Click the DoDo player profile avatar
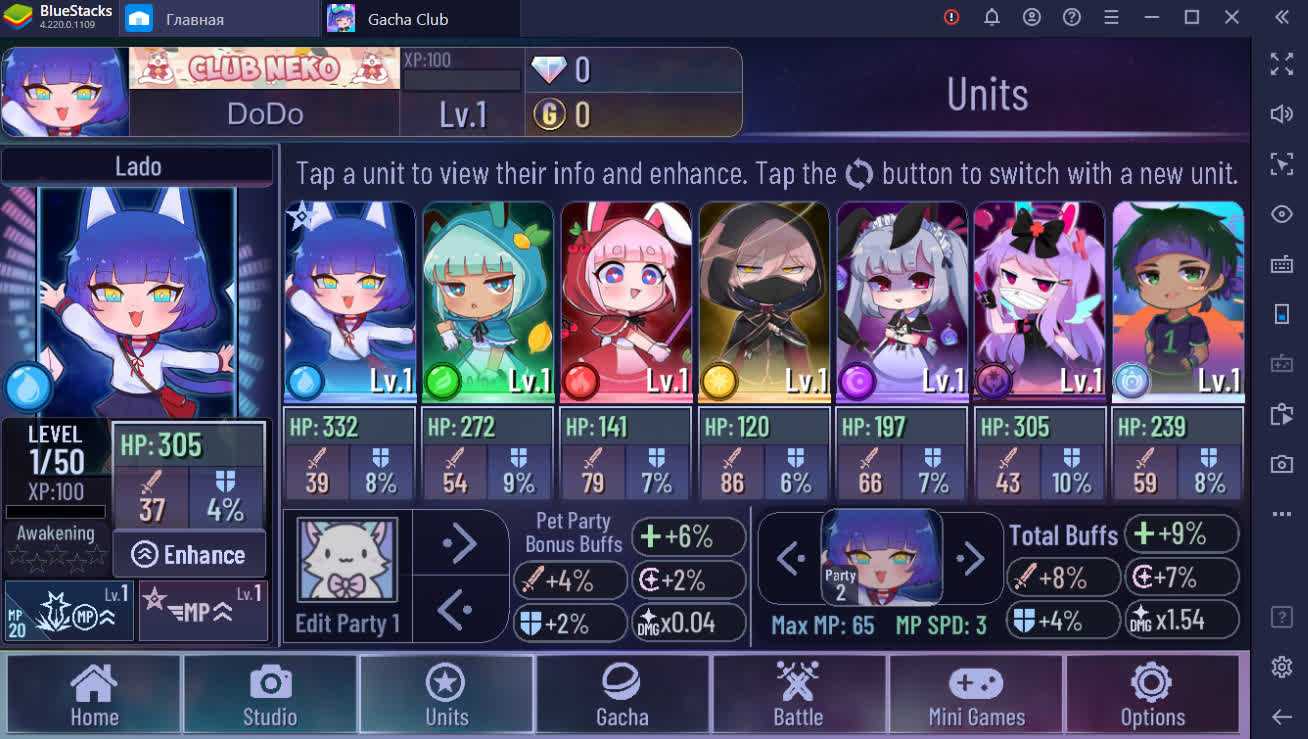 [x=65, y=92]
